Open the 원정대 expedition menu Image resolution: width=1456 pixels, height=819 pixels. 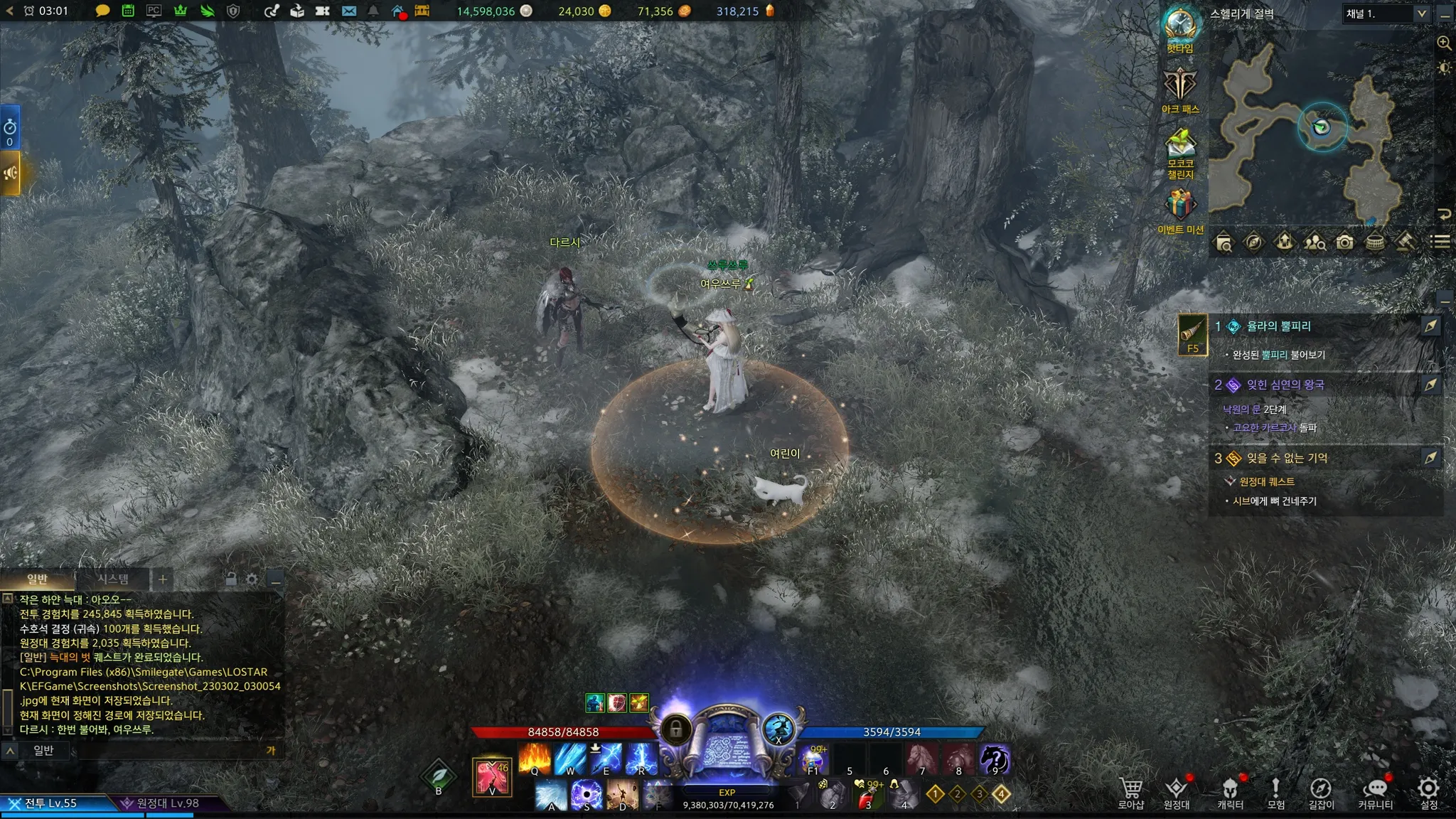(x=1176, y=792)
